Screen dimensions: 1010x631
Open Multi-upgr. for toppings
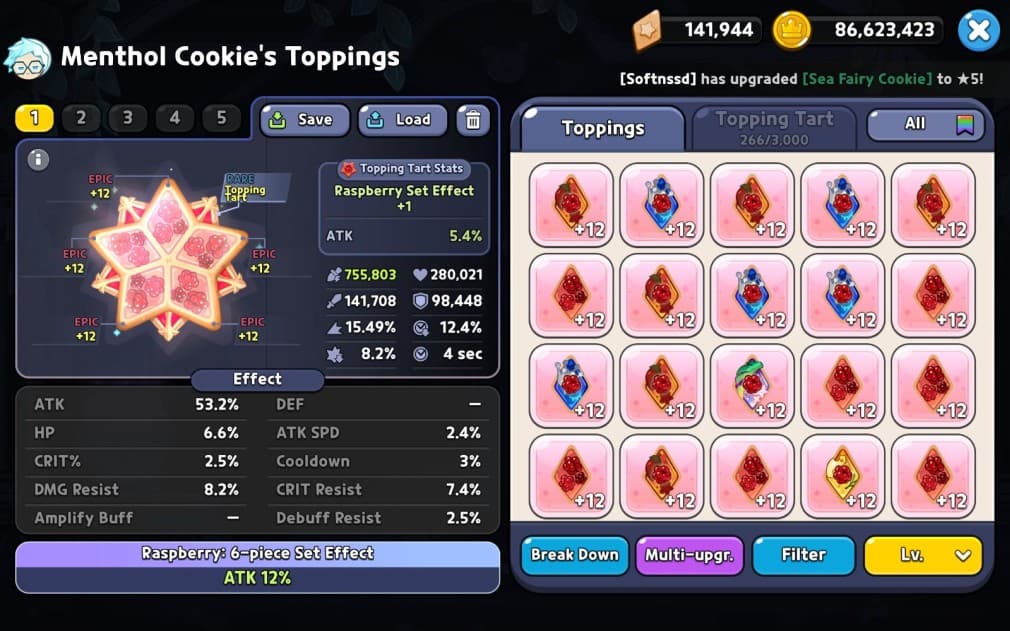pos(689,555)
